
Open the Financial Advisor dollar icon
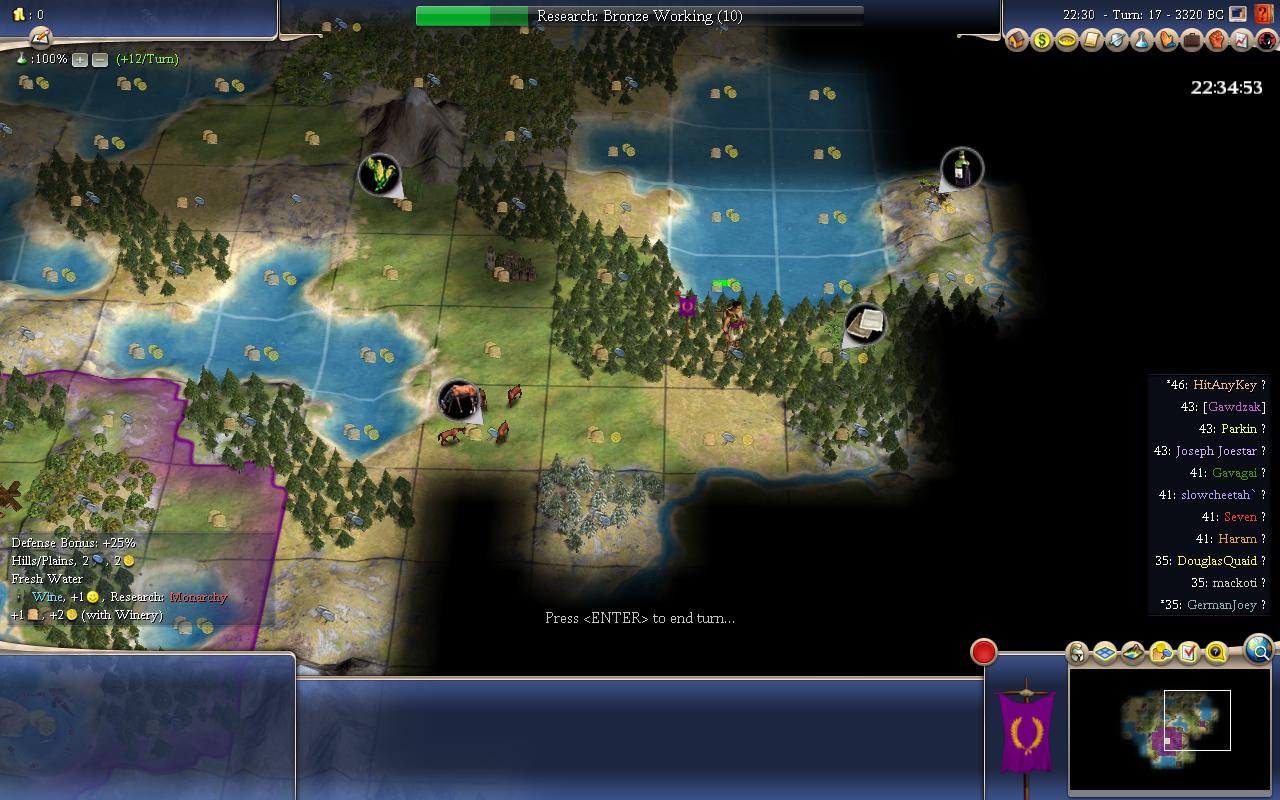pyautogui.click(x=1042, y=41)
